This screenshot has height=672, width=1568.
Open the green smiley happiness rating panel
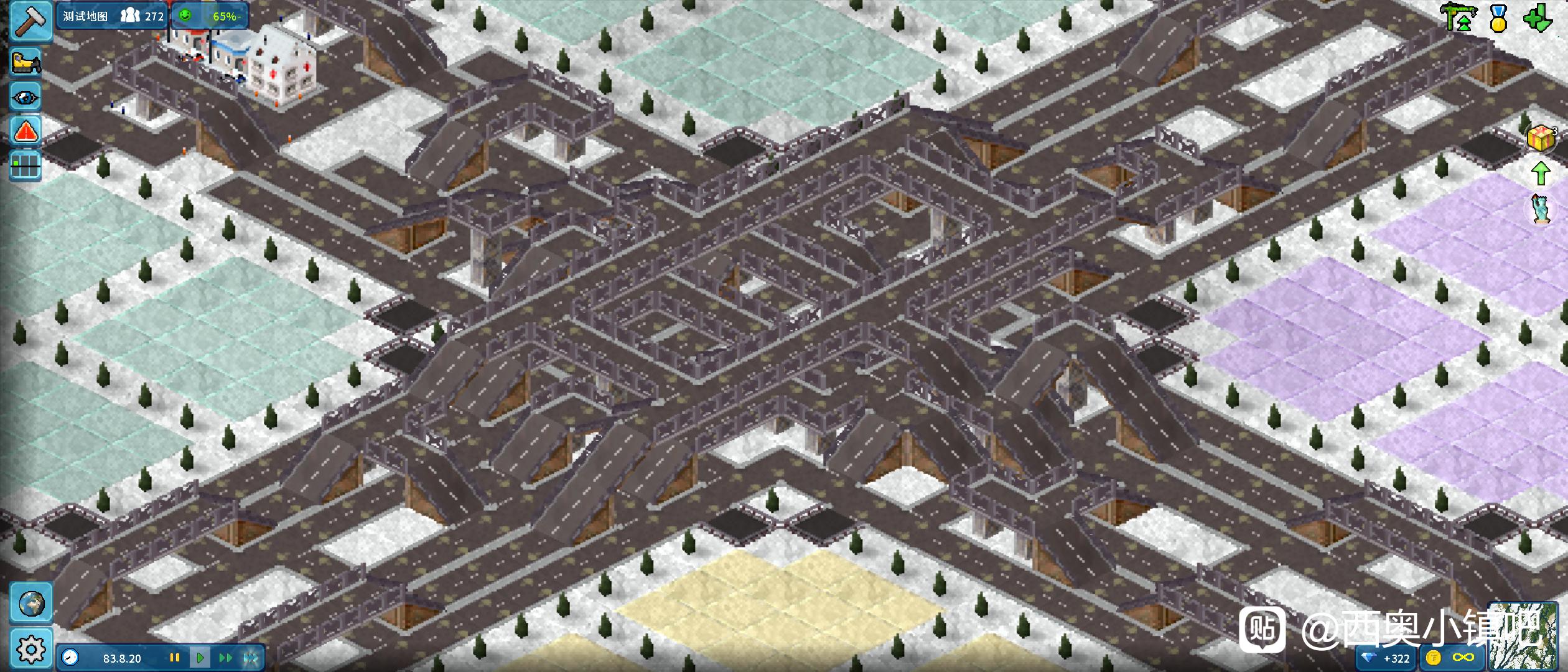(210, 16)
